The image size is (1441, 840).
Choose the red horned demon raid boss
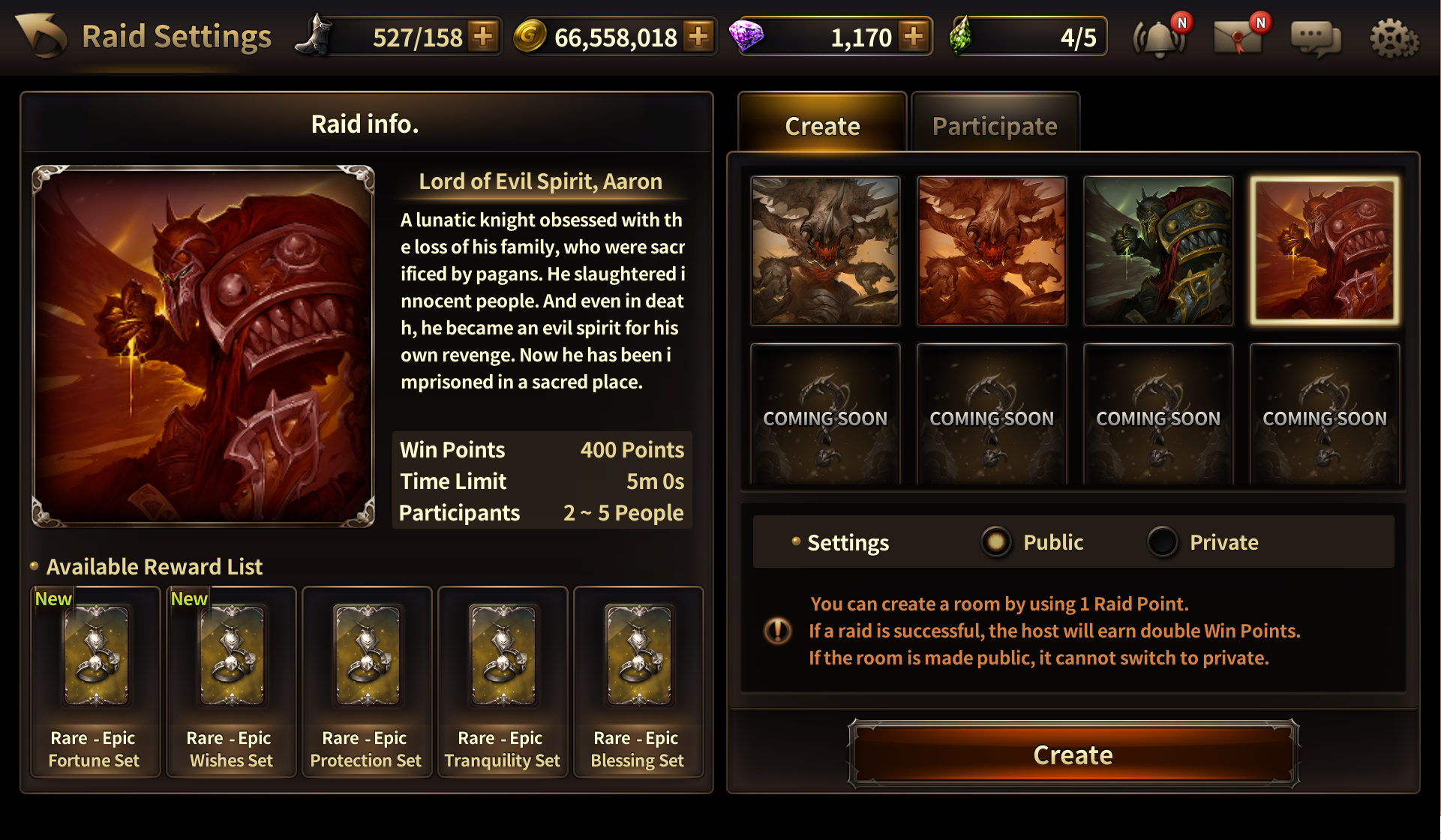coord(992,250)
